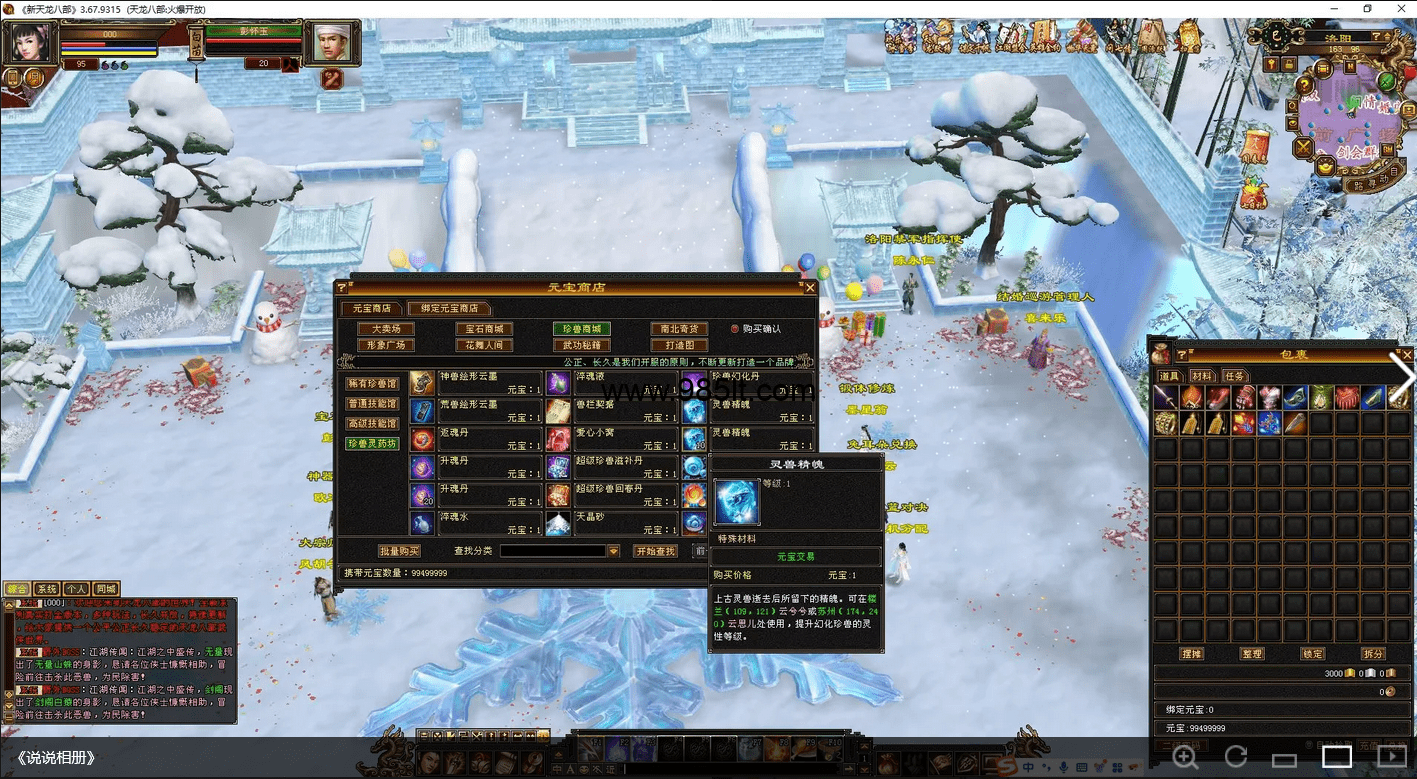The height and width of the screenshot is (779, 1417).
Task: Open the 查找分类 search dropdown arrow
Action: click(x=614, y=551)
